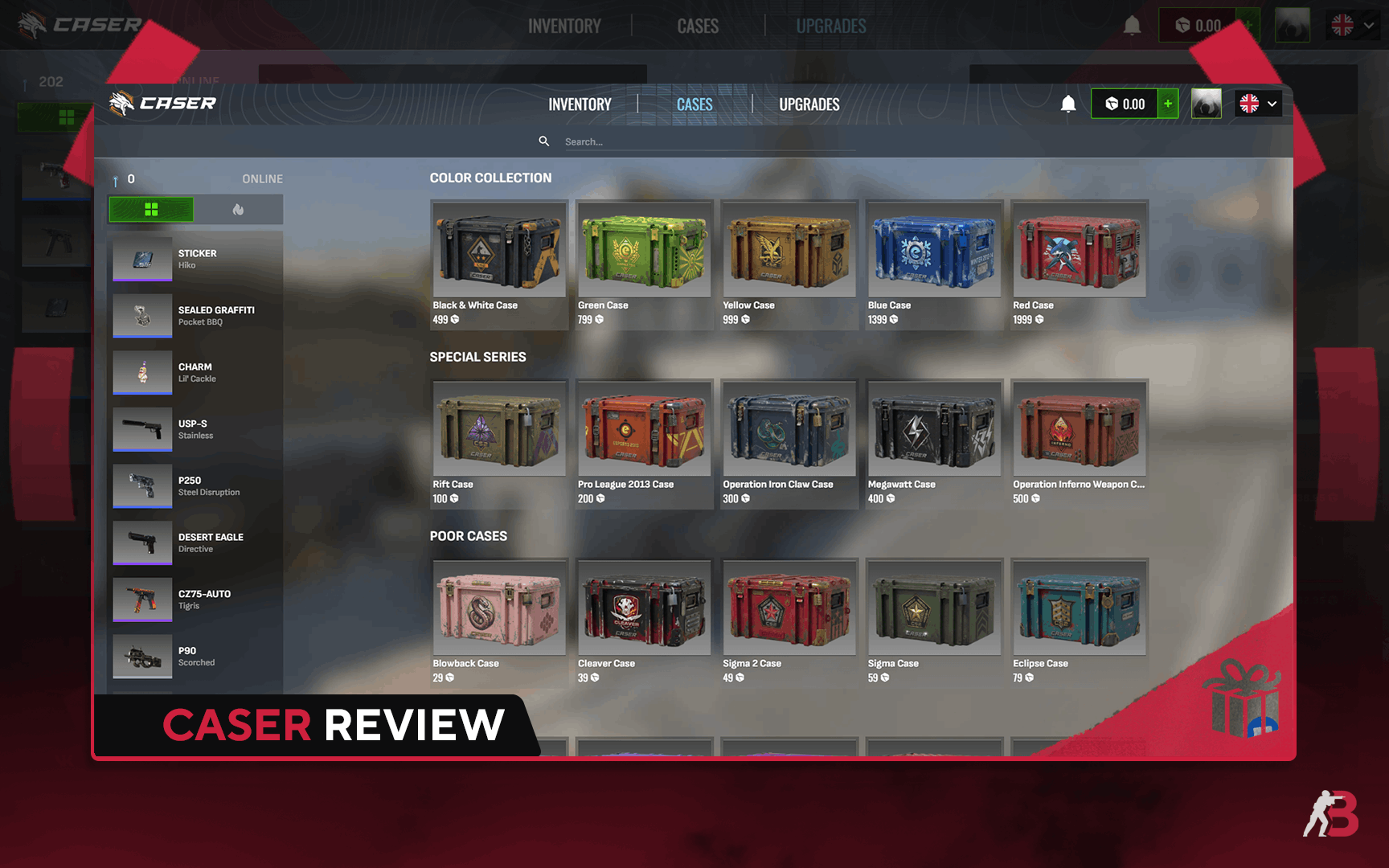Open the language dropdown with UK flag
Image resolution: width=1389 pixels, height=868 pixels.
tap(1258, 104)
